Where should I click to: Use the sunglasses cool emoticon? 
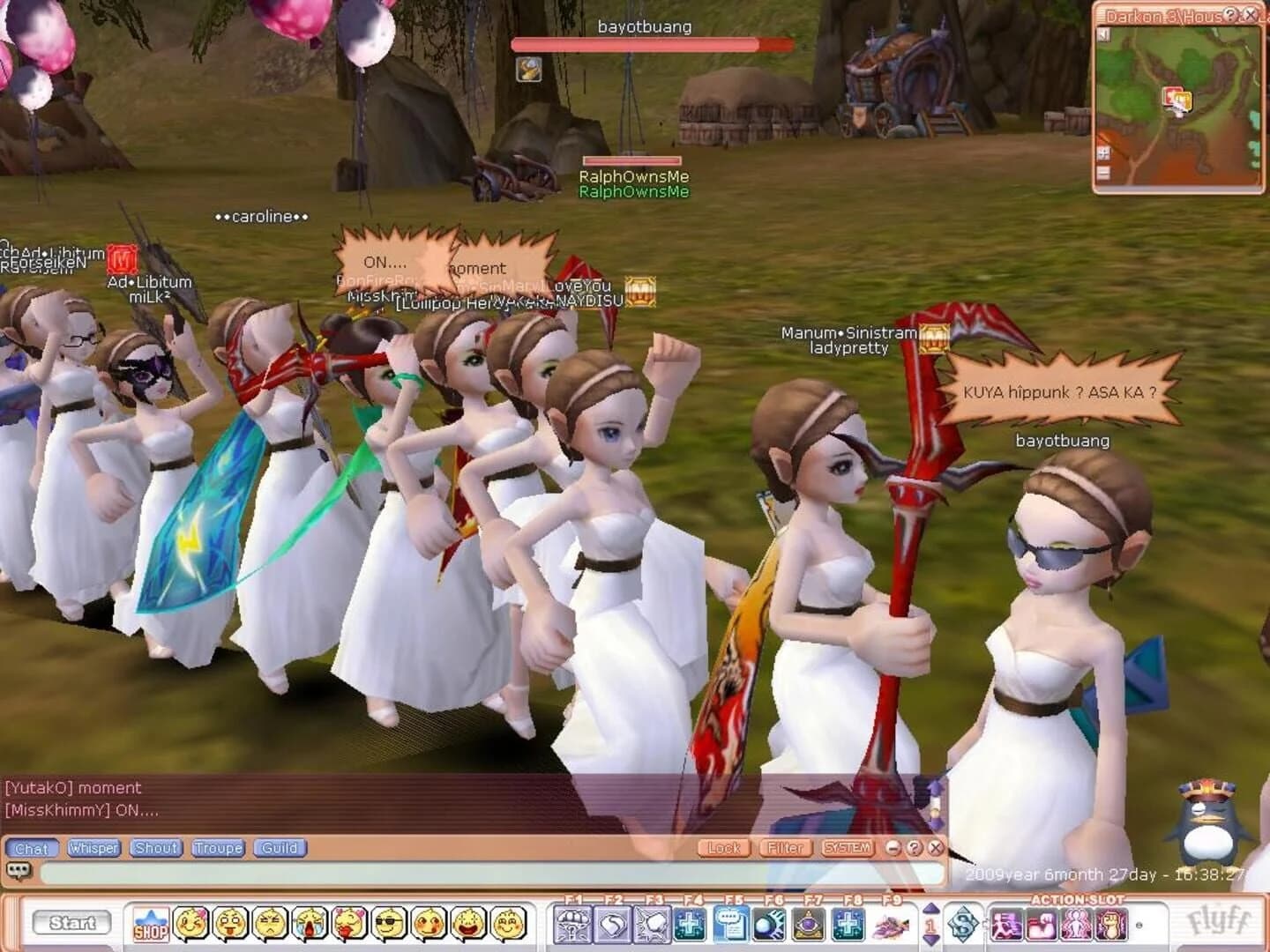point(389,925)
